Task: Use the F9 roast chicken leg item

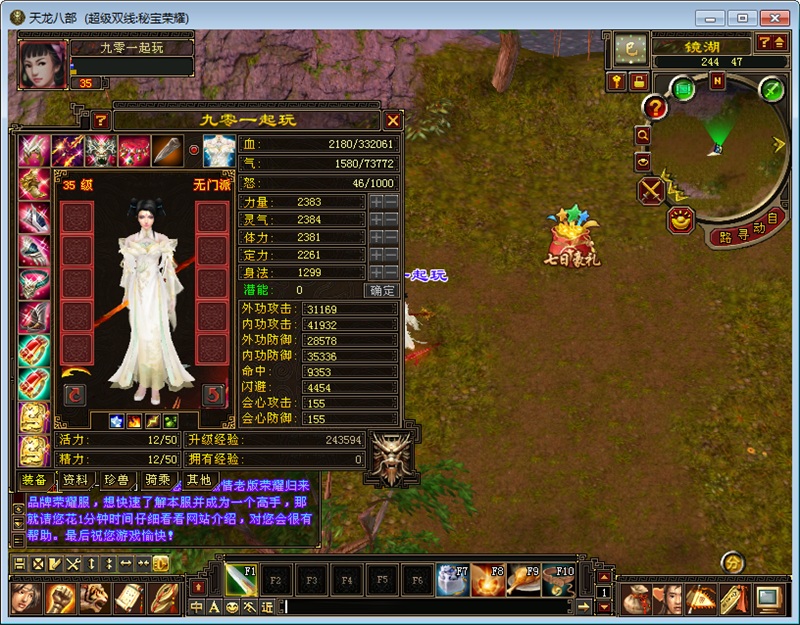Action: point(522,578)
